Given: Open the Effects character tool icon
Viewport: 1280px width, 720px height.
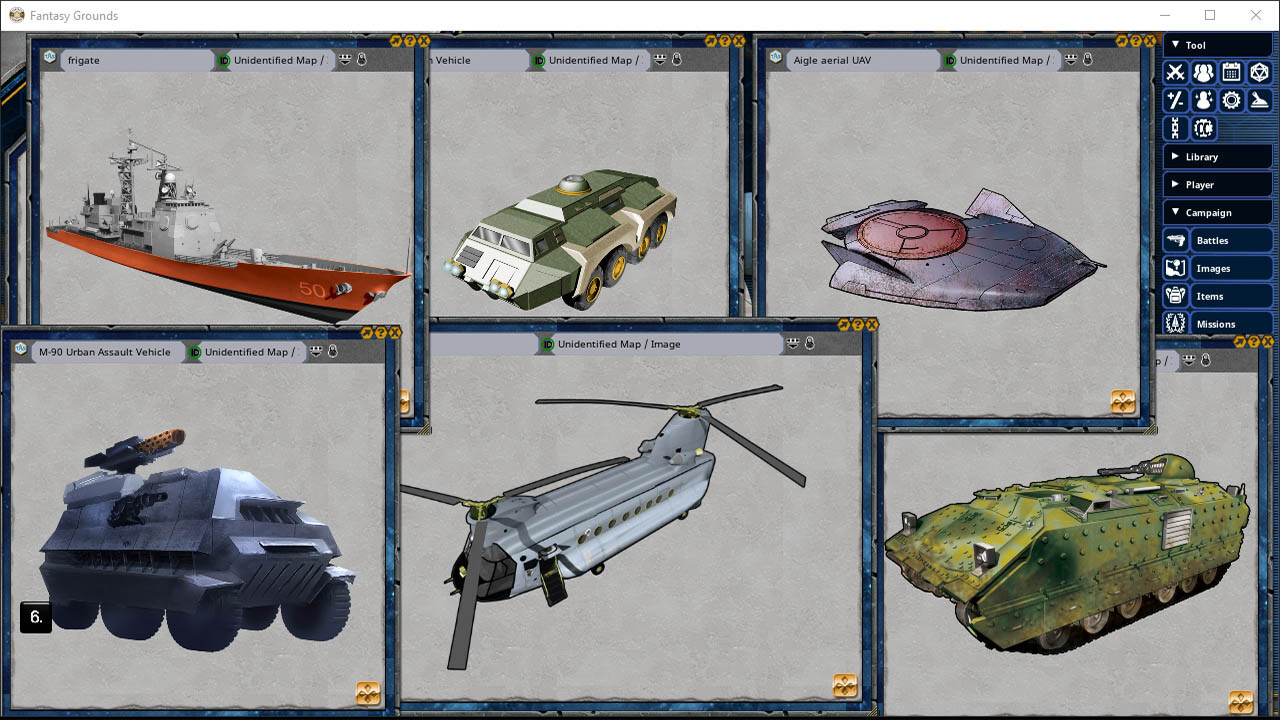Looking at the screenshot, I should click(x=1204, y=100).
